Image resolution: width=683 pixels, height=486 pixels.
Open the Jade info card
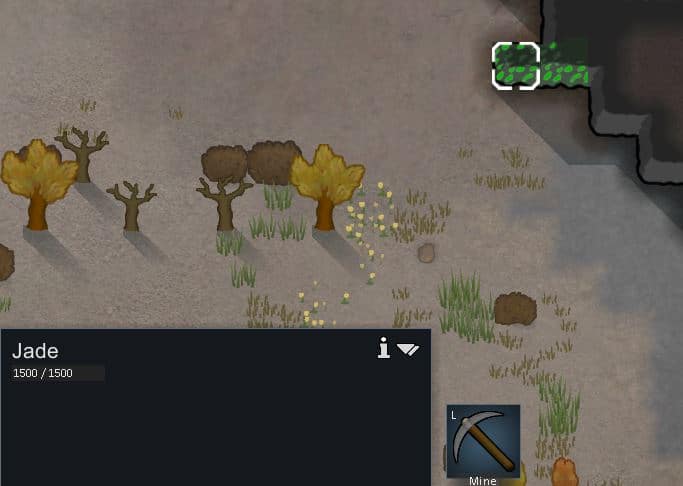click(383, 348)
